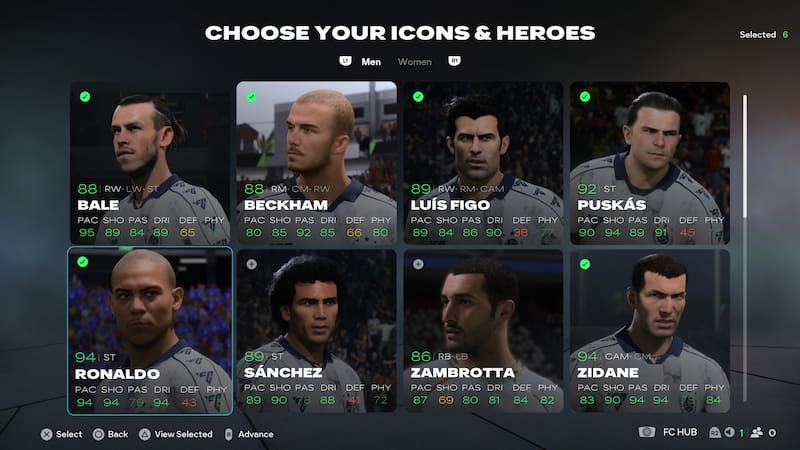This screenshot has height=450, width=800.
Task: Add the Sánchez card to selection
Action: coord(316,331)
